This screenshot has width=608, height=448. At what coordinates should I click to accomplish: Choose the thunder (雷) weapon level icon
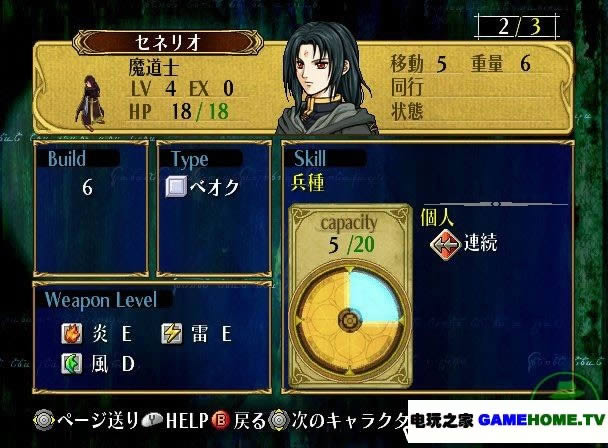[x=171, y=331]
